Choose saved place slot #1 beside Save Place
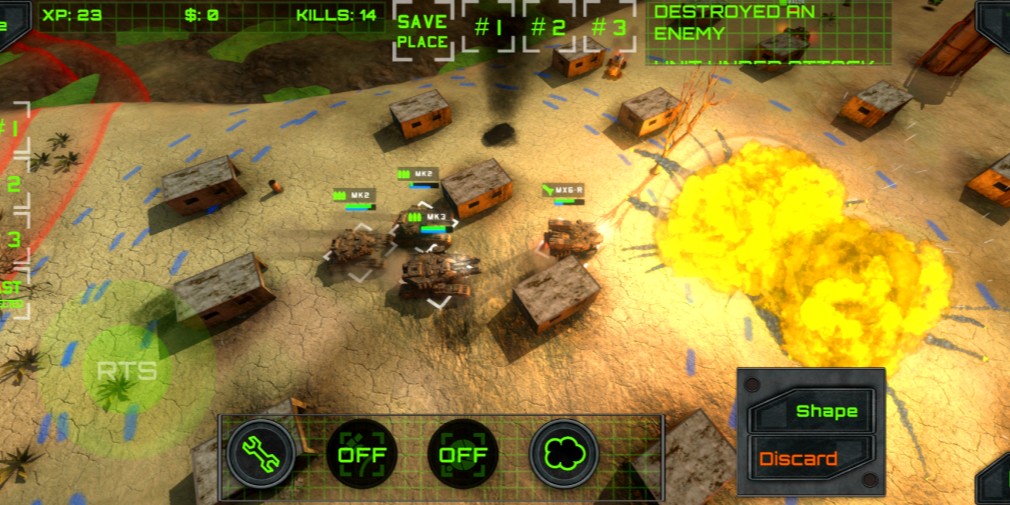Image resolution: width=1010 pixels, height=505 pixels. (488, 28)
